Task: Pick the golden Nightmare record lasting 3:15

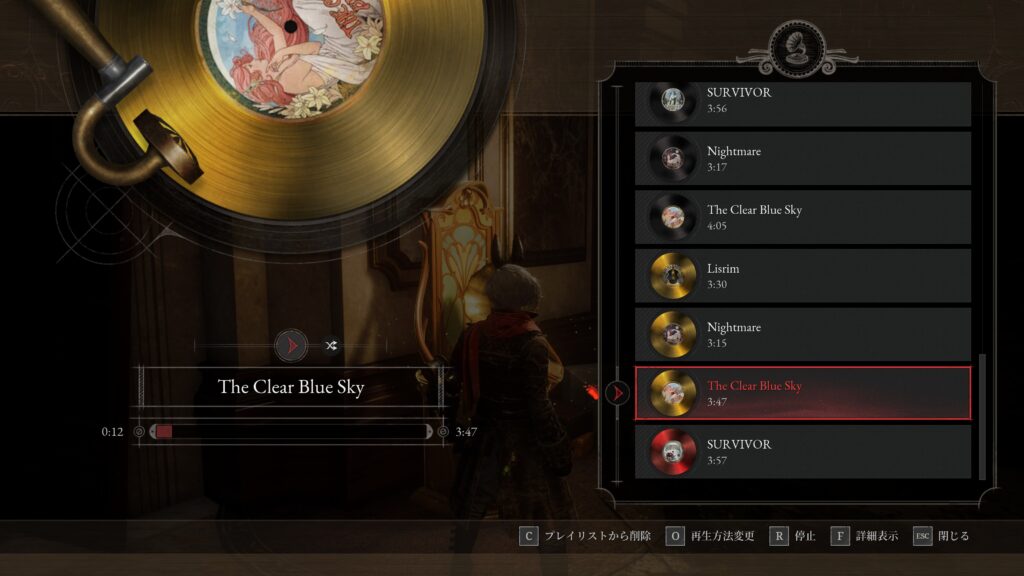Action: [802, 334]
